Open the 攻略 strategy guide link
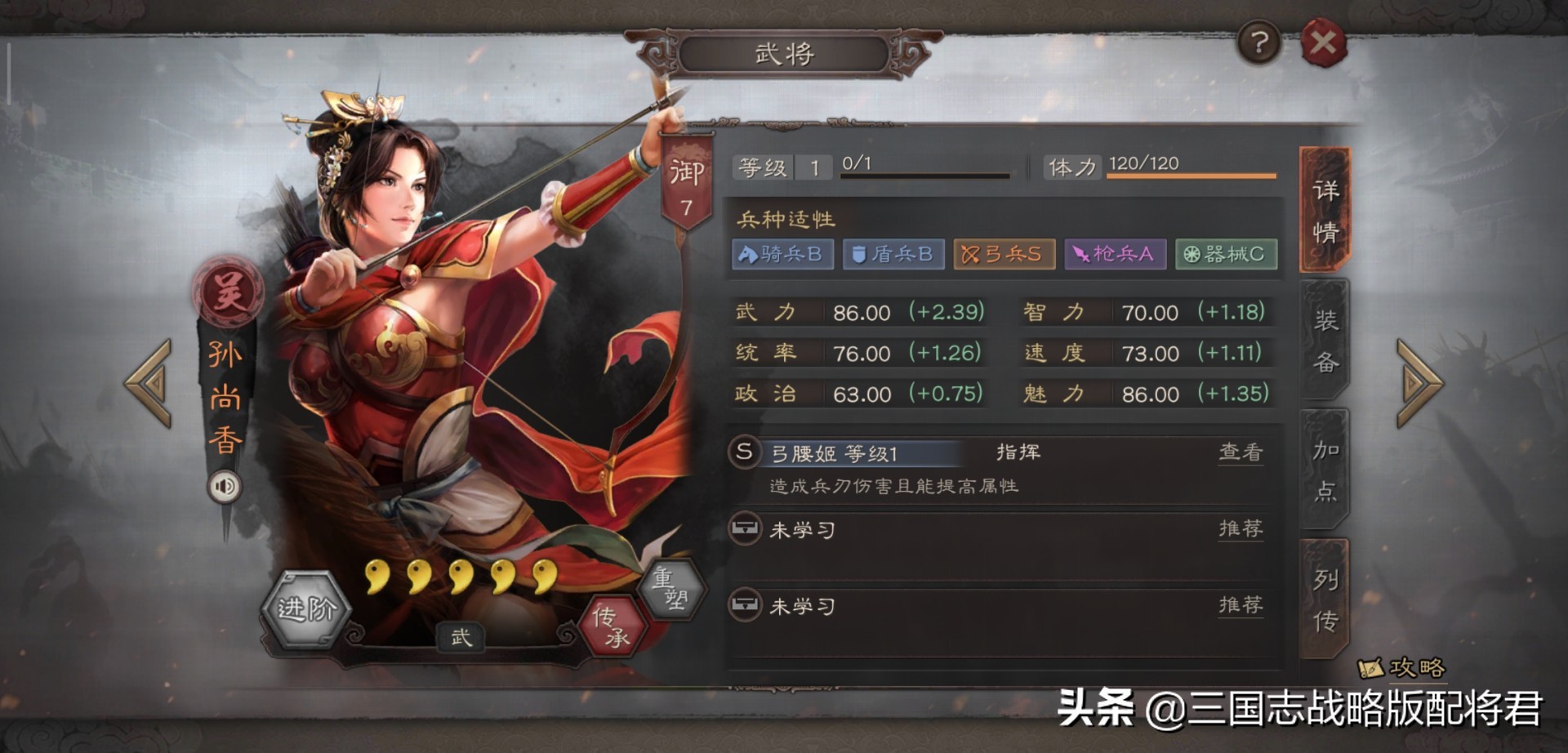This screenshot has width=1568, height=753. pyautogui.click(x=1403, y=668)
